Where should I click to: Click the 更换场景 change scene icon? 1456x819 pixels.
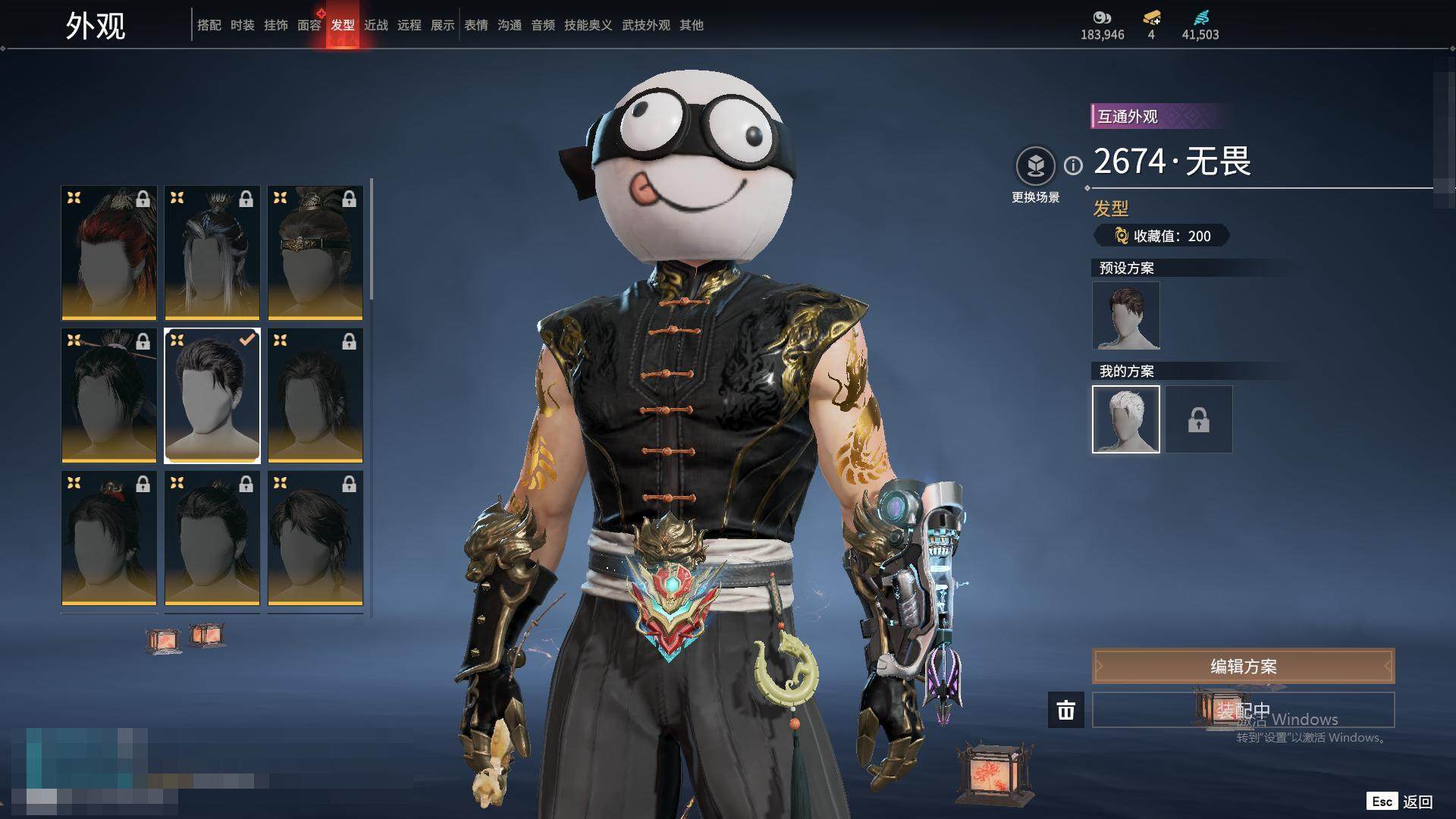pos(1035,166)
